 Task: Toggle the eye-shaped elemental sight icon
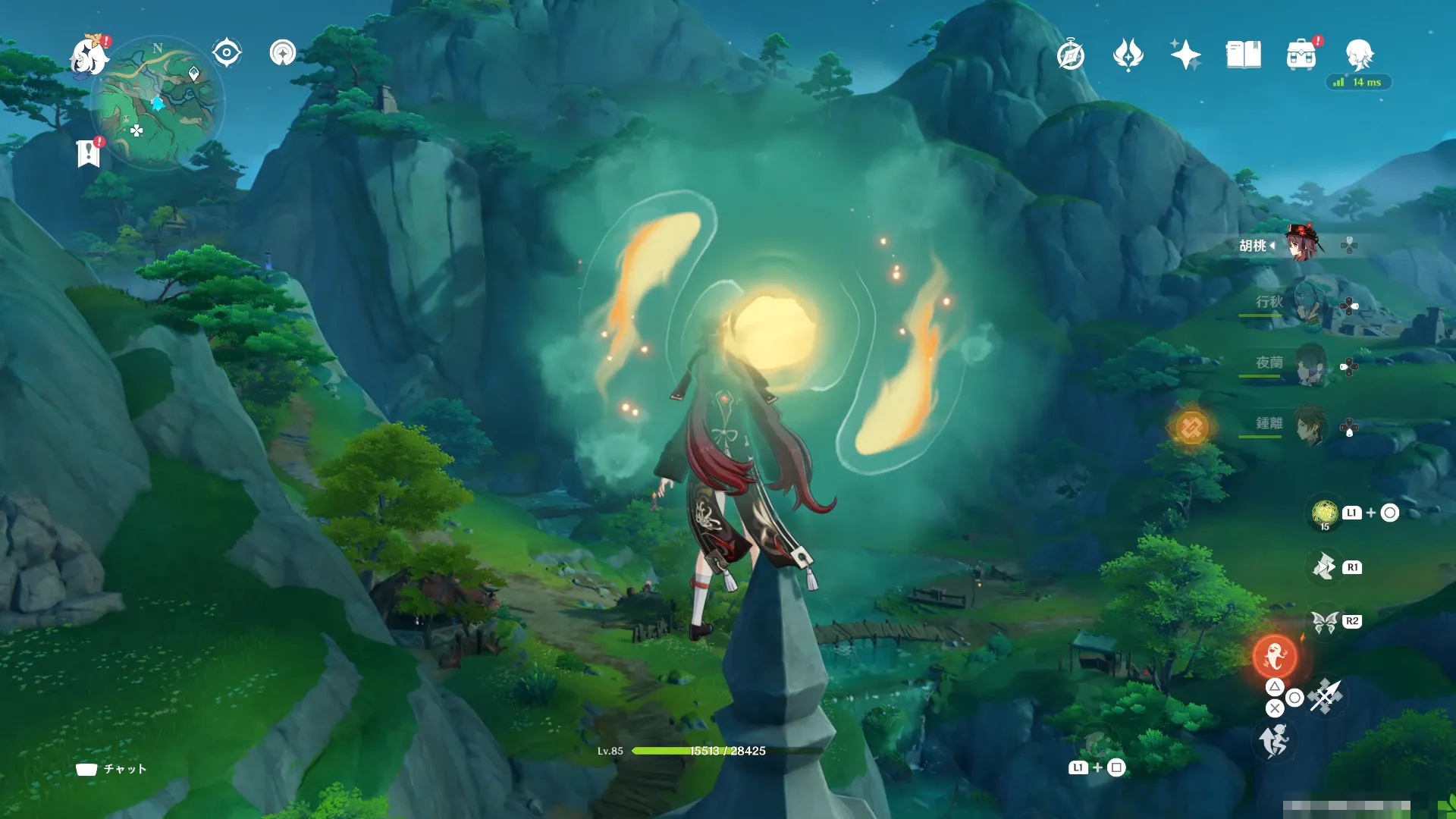[227, 53]
